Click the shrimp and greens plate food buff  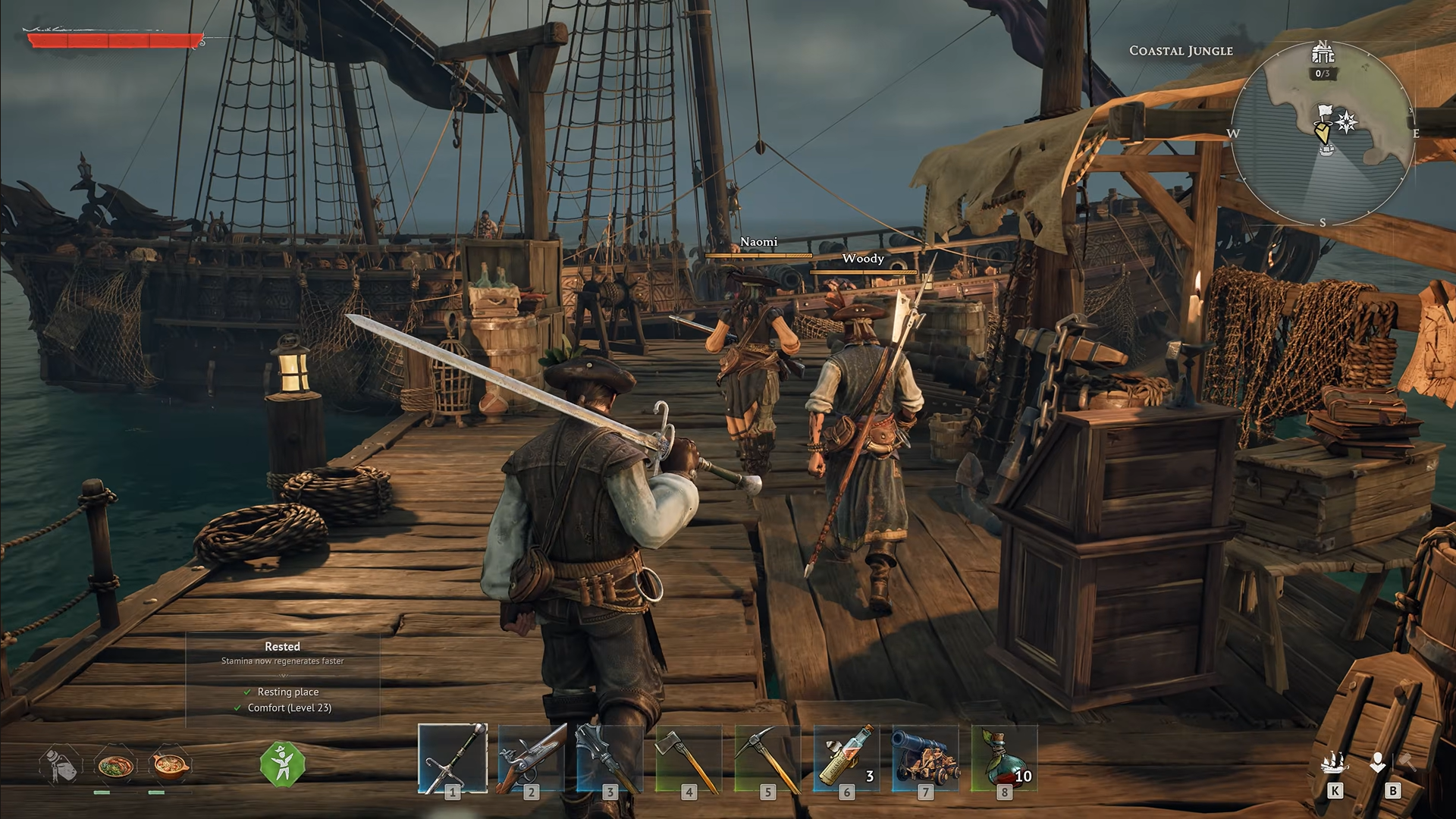(x=115, y=765)
